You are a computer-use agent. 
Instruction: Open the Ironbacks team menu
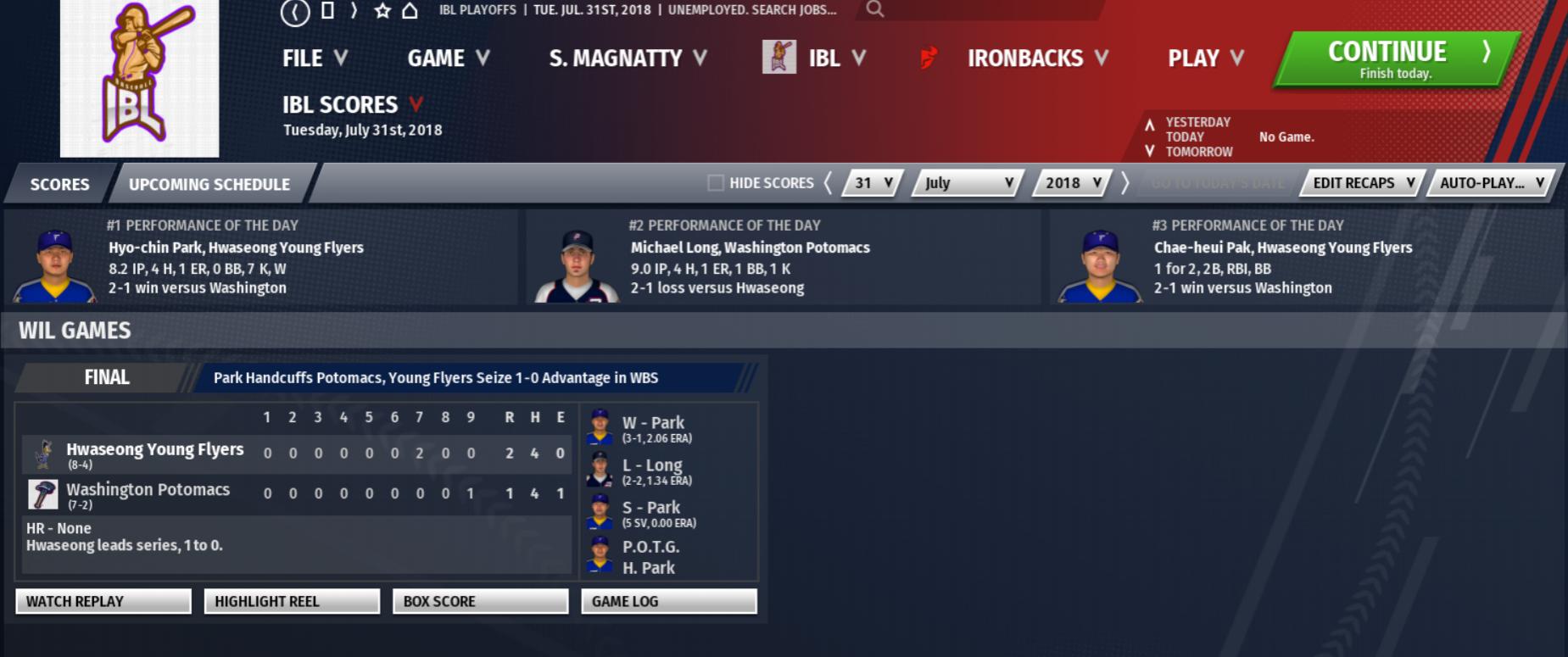(x=1037, y=58)
